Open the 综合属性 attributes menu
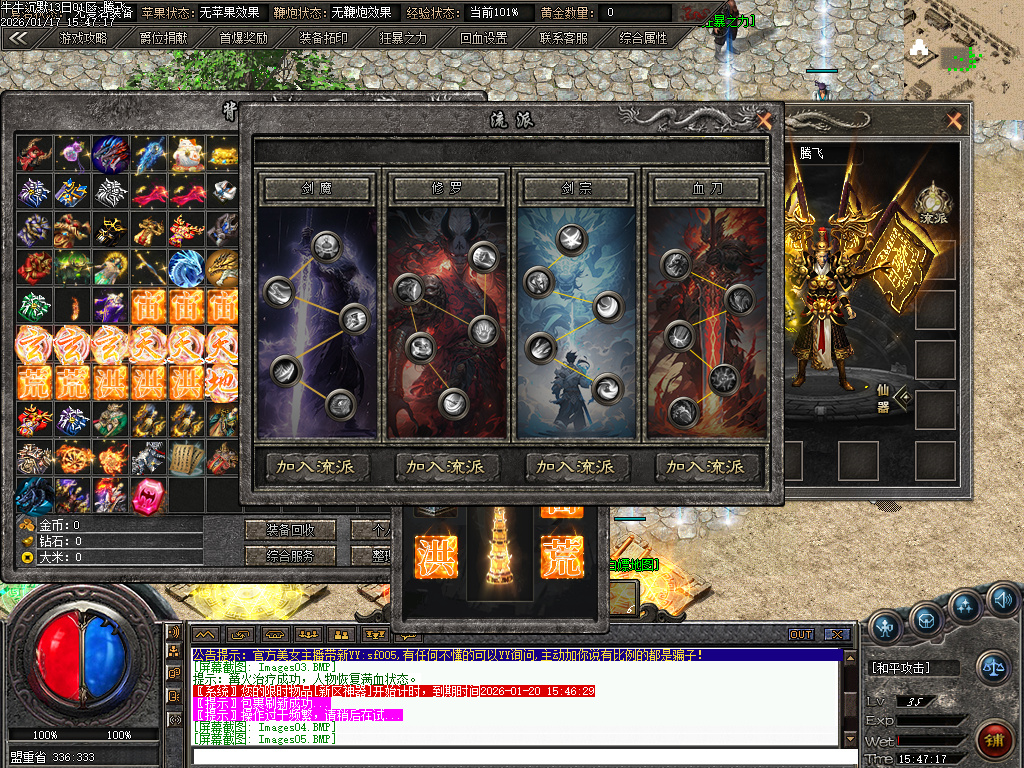The height and width of the screenshot is (768, 1024). [x=644, y=39]
